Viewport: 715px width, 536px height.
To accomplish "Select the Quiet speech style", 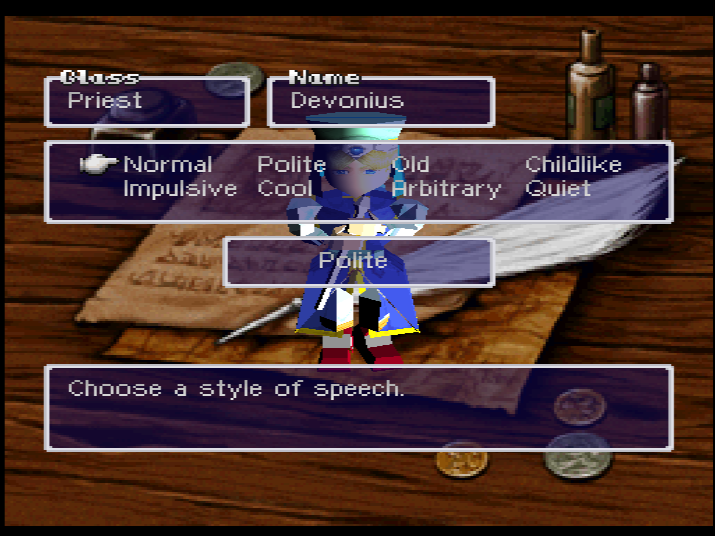I will coord(558,189).
